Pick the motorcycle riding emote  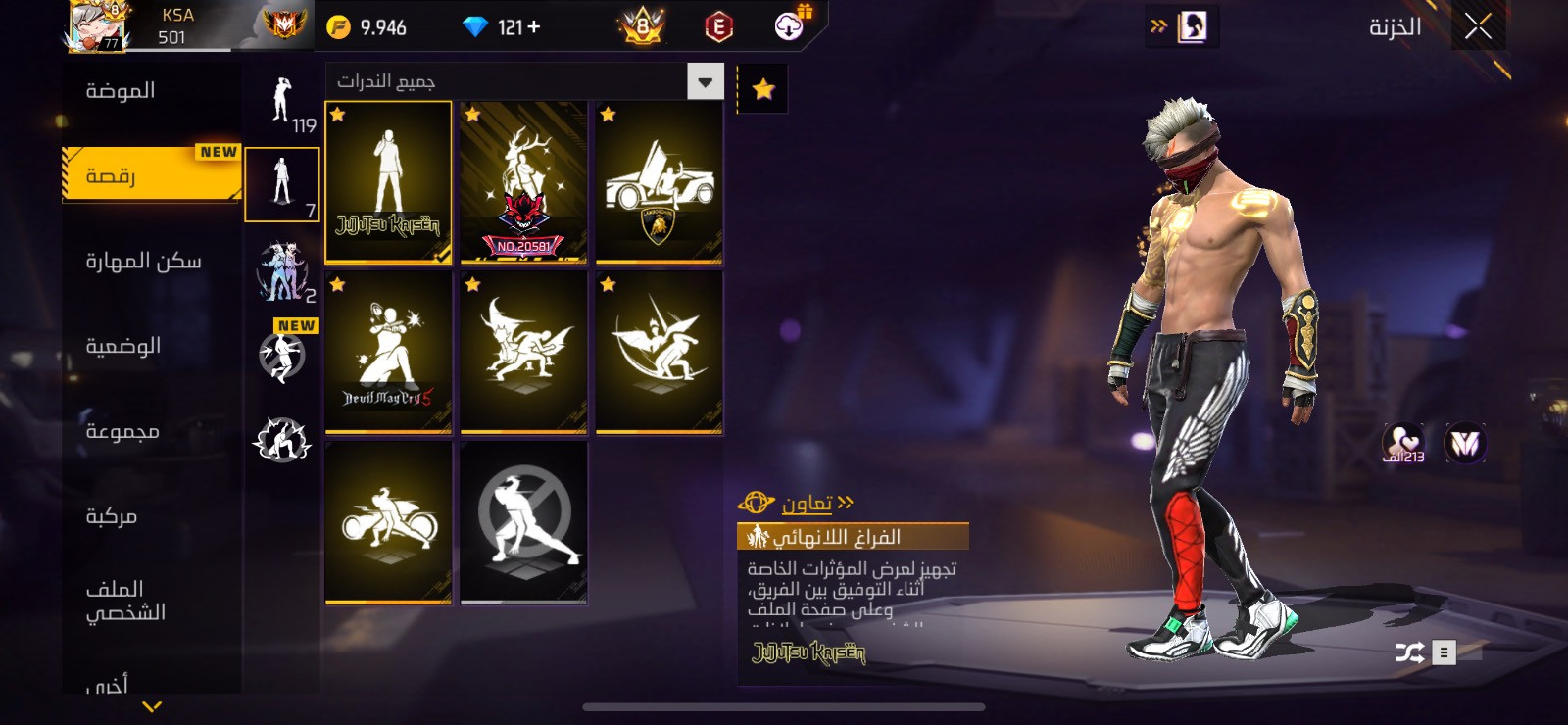click(388, 522)
